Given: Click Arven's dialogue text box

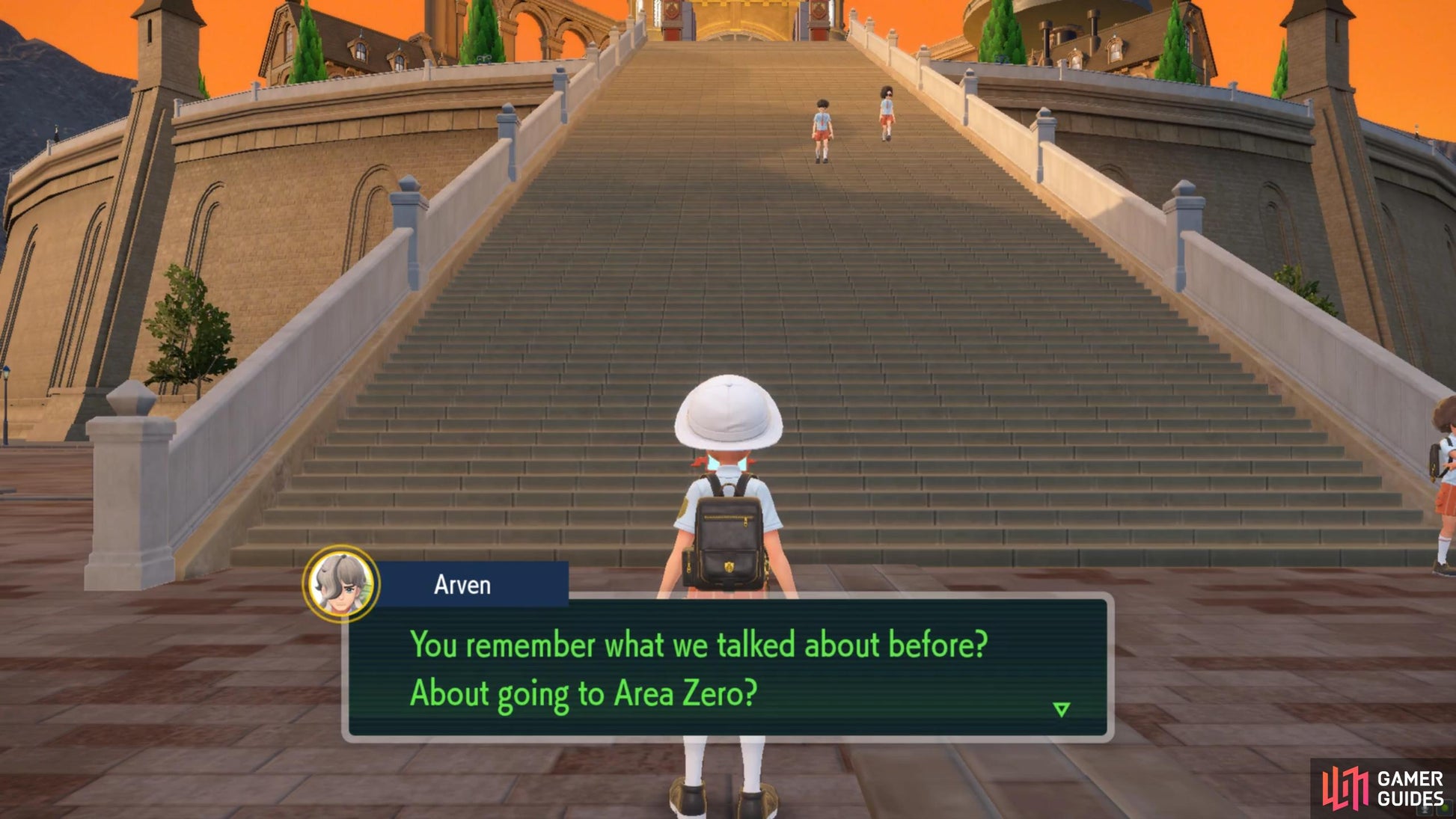Looking at the screenshot, I should (x=727, y=668).
